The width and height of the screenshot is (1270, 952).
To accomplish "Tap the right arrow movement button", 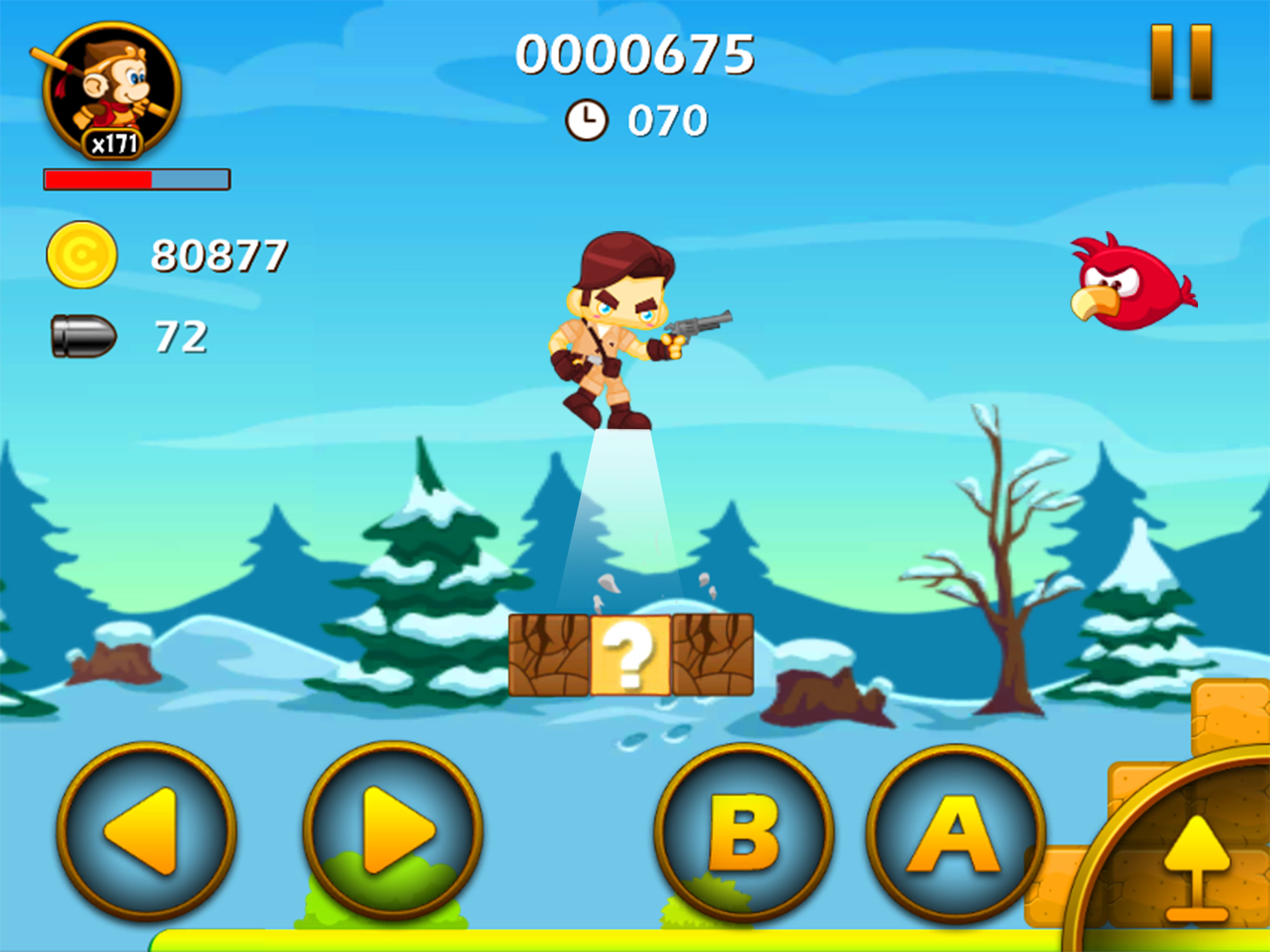I will (x=393, y=831).
